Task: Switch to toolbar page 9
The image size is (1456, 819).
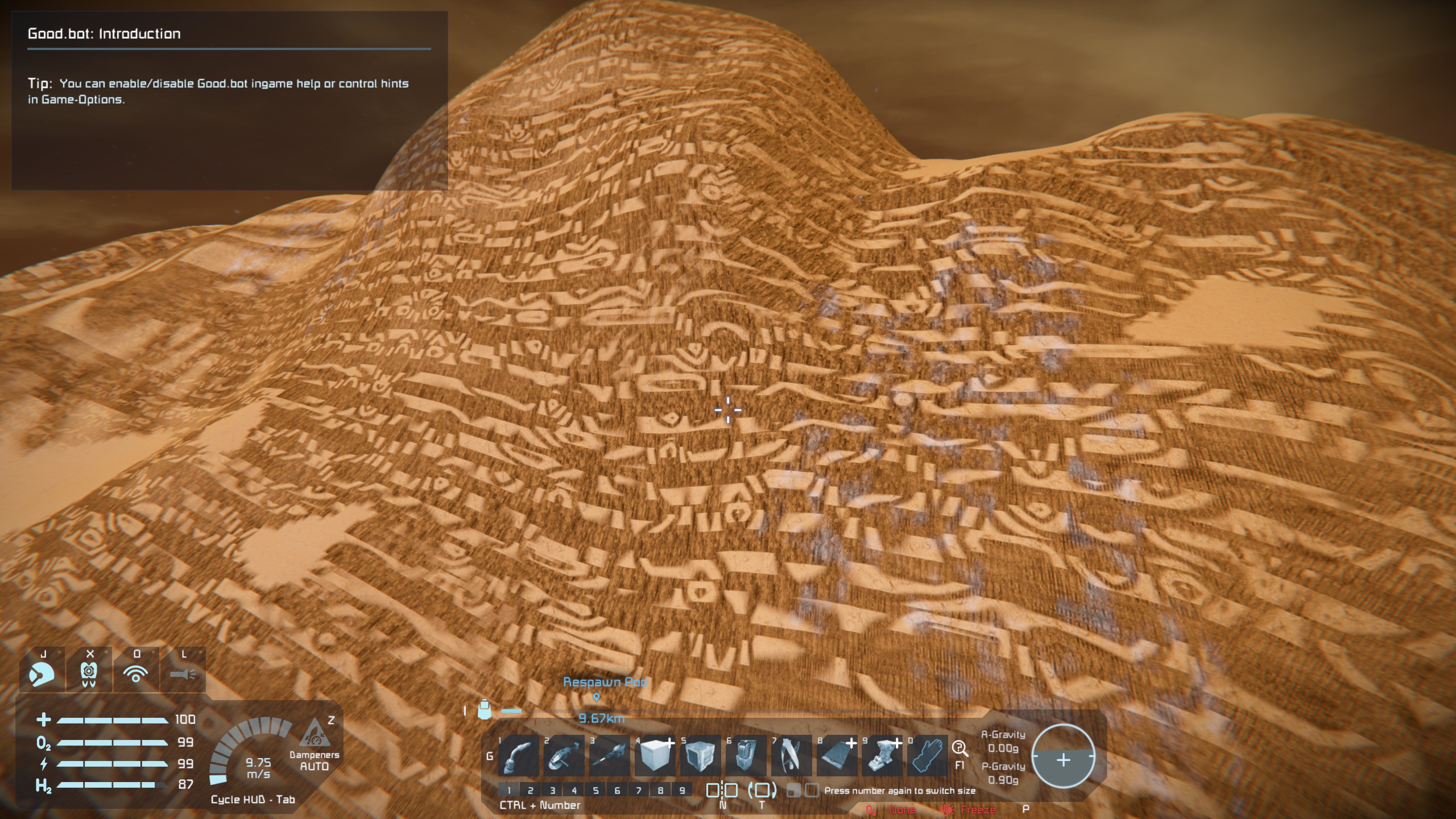Action: tap(682, 790)
